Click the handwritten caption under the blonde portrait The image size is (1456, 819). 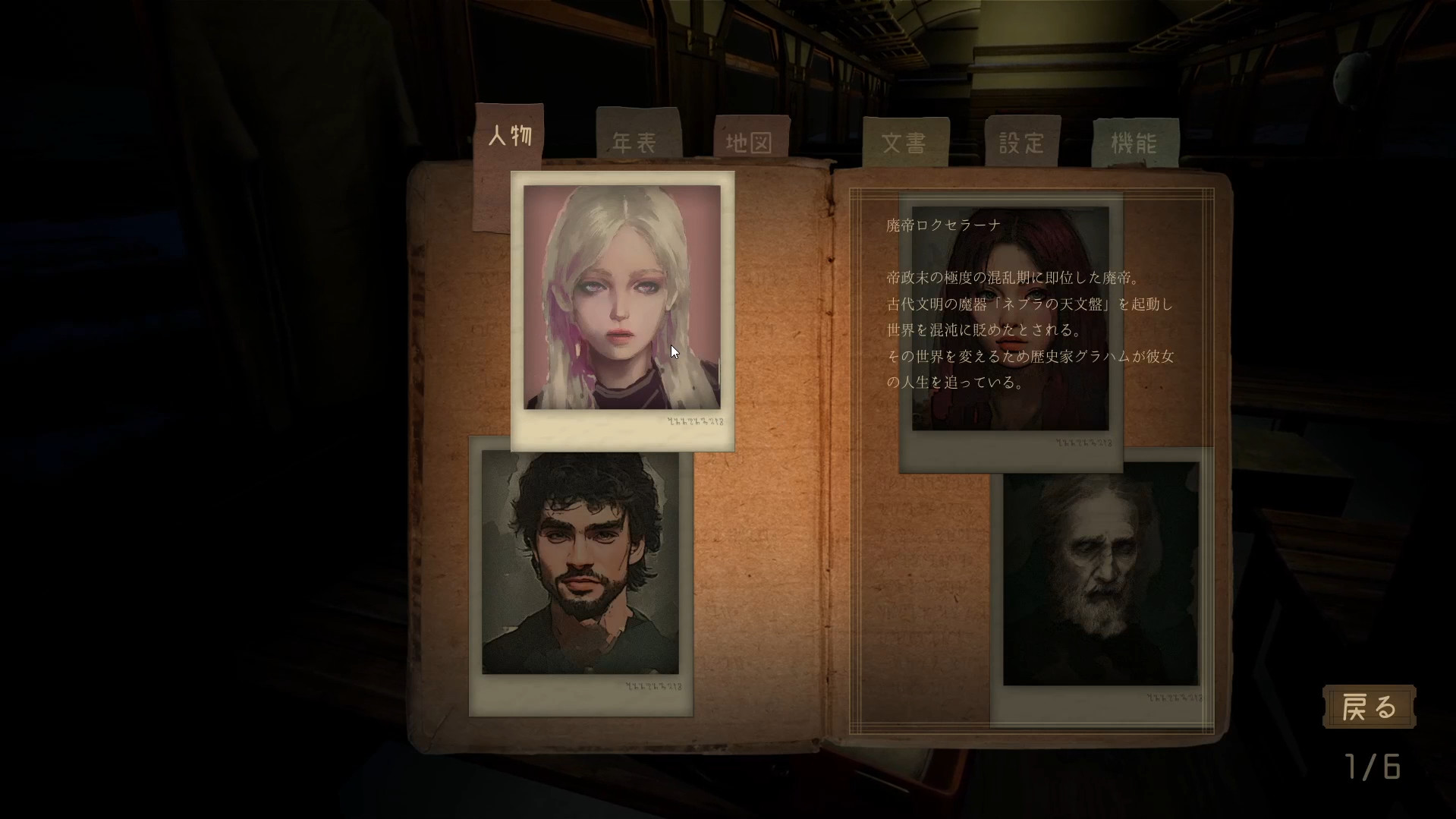click(694, 421)
